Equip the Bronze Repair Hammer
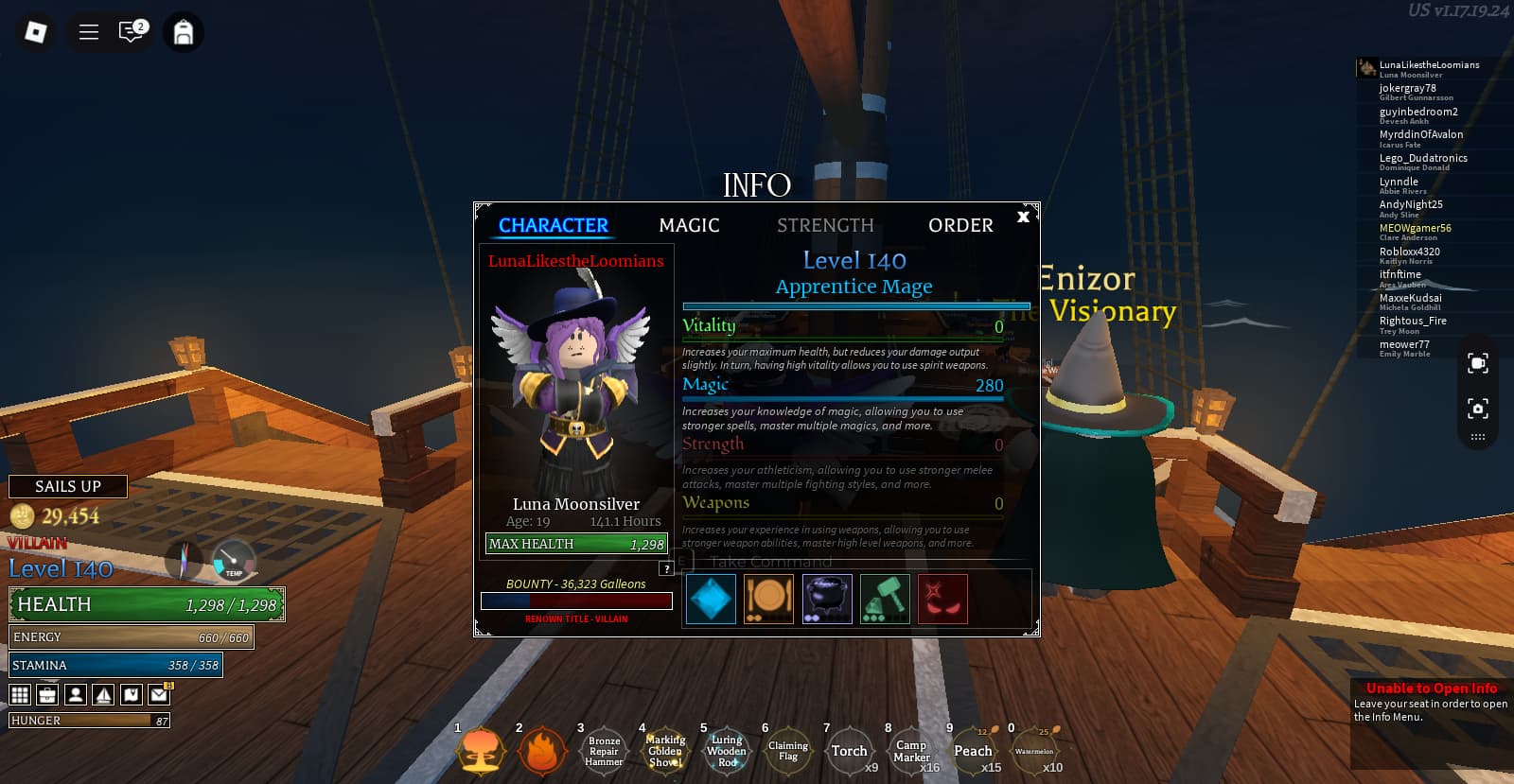Image resolution: width=1514 pixels, height=784 pixels. (x=604, y=752)
